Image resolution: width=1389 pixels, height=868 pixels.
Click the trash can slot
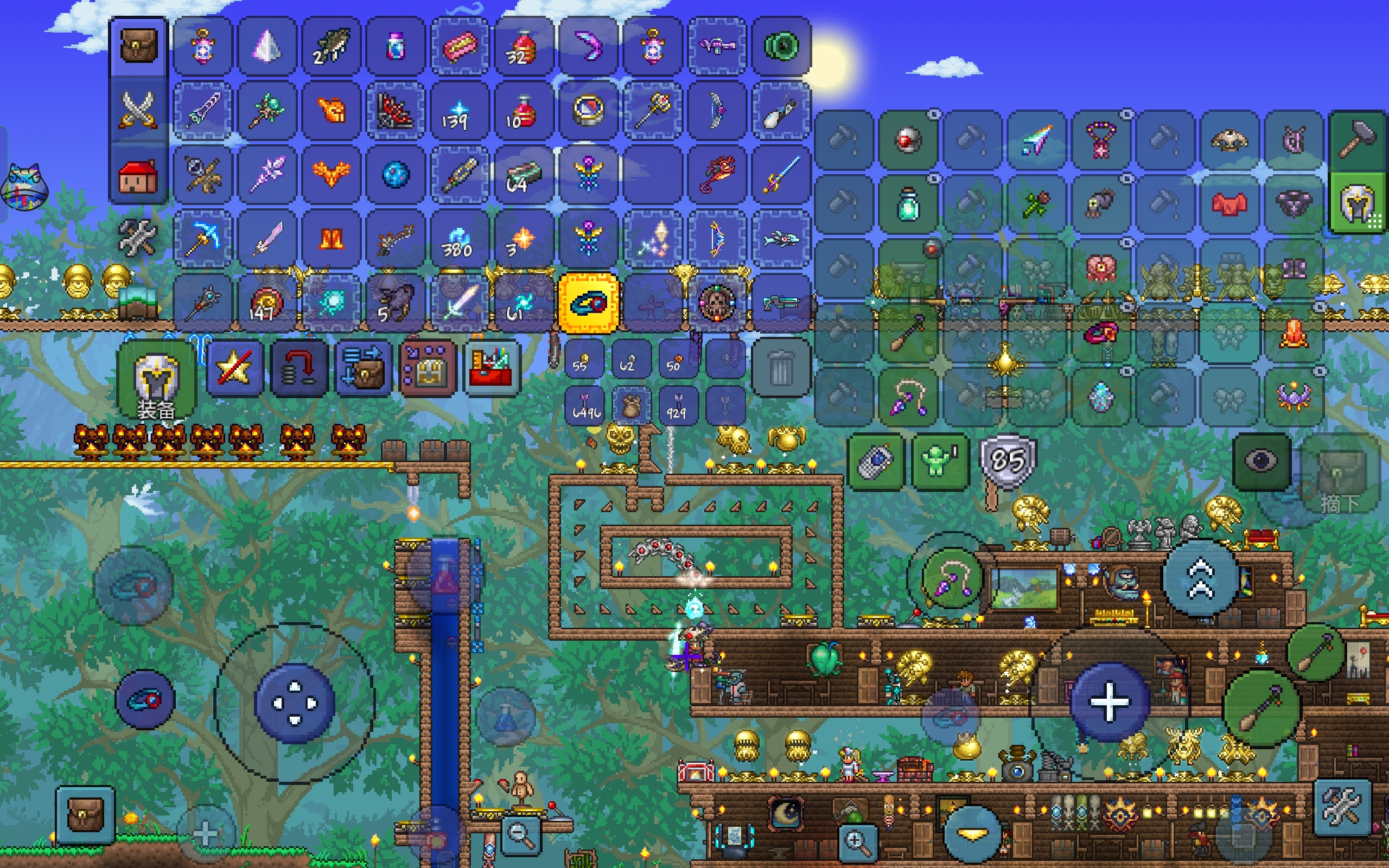[781, 368]
